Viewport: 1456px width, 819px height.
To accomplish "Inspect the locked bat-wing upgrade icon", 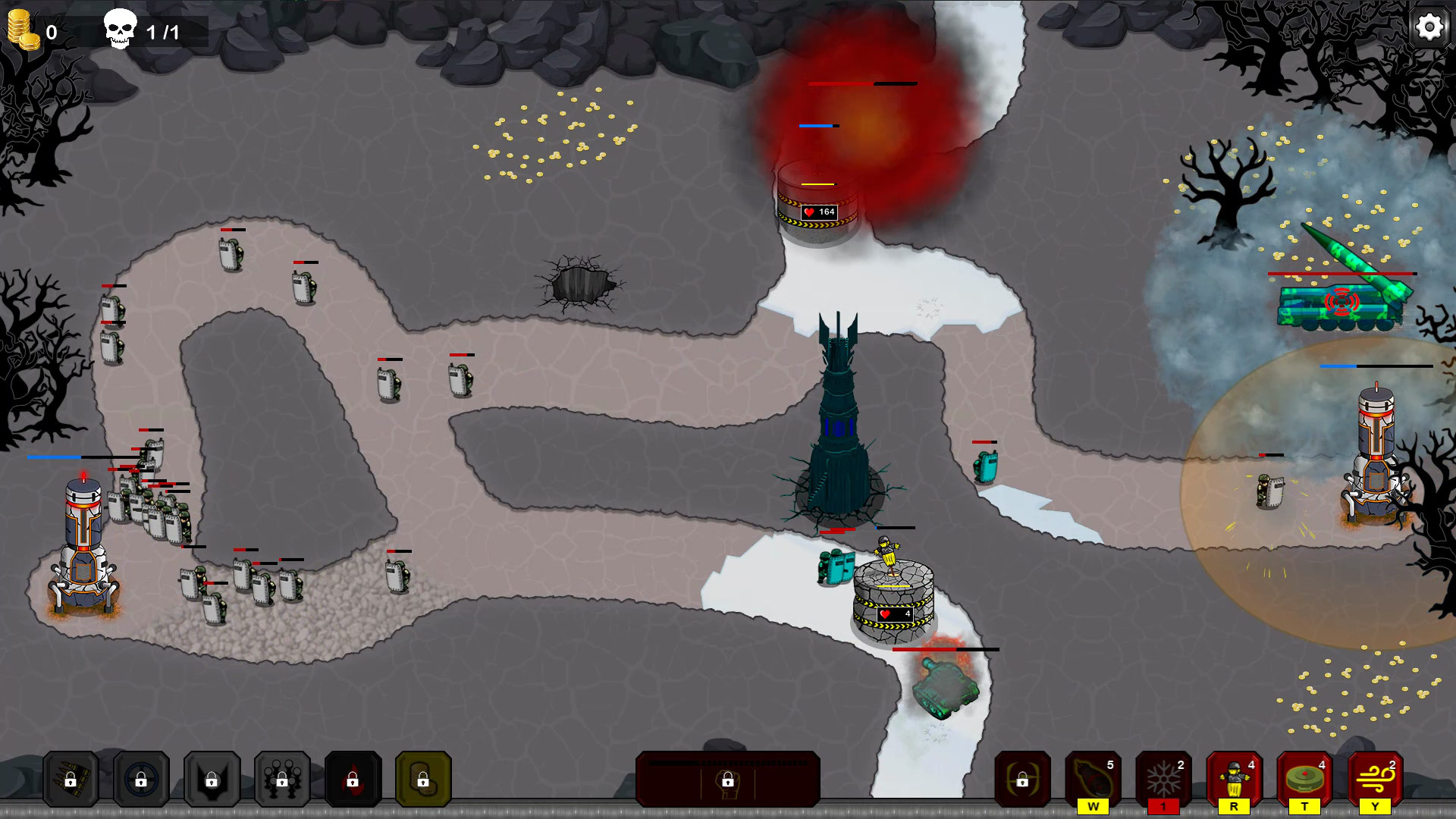I will point(212,779).
